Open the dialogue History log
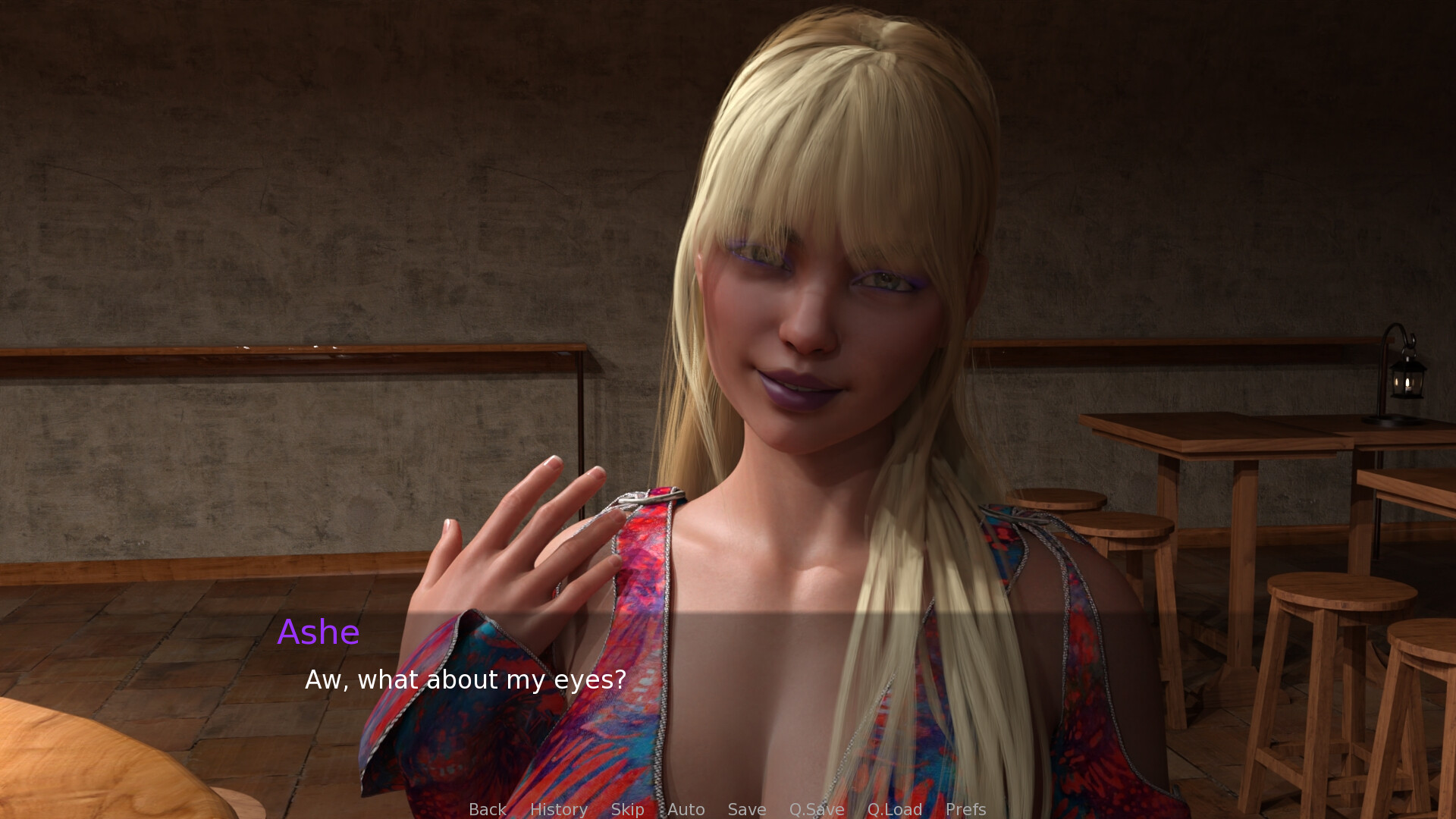This screenshot has width=1456, height=819. point(558,809)
